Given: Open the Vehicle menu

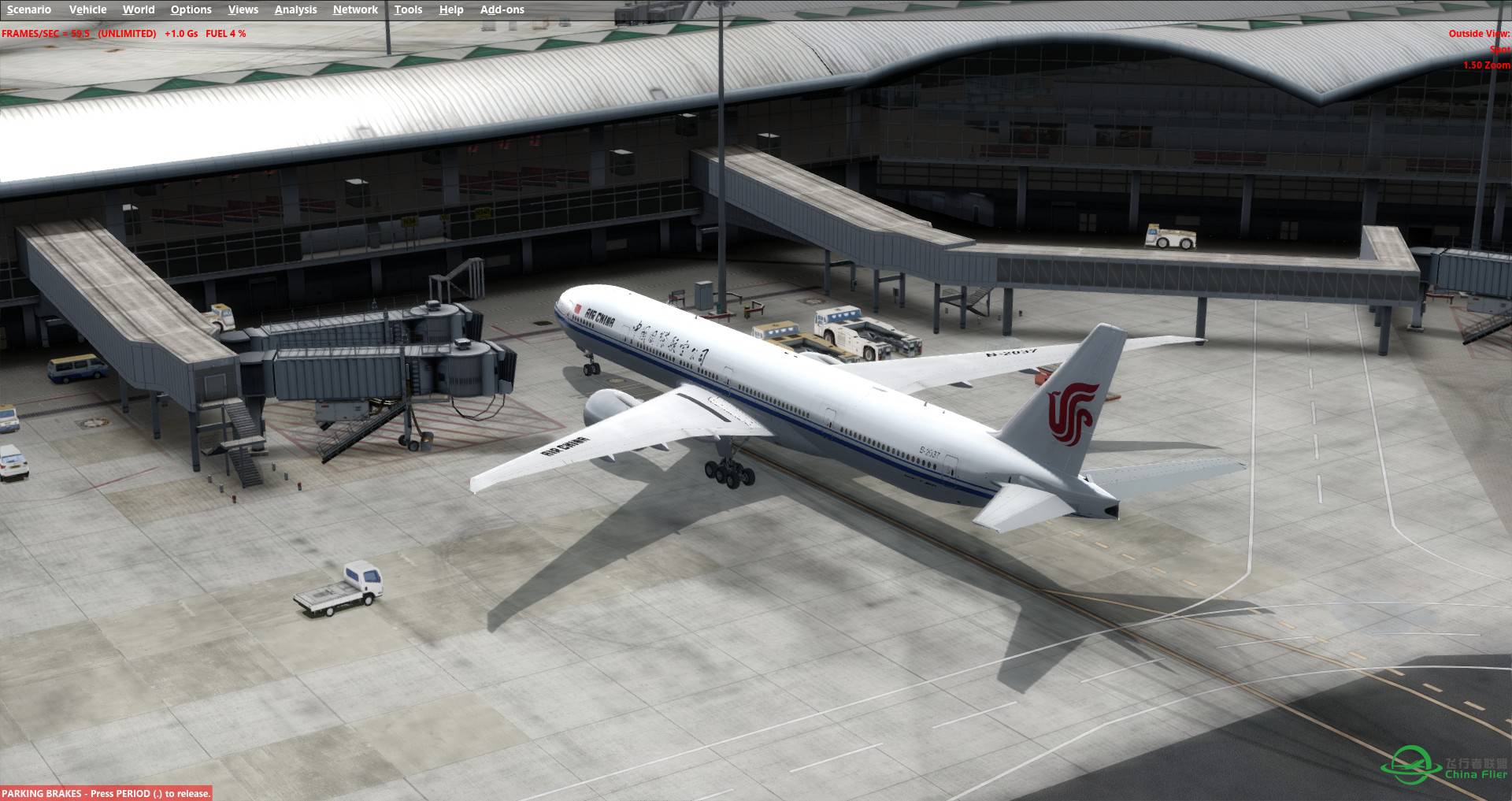Looking at the screenshot, I should pyautogui.click(x=88, y=9).
